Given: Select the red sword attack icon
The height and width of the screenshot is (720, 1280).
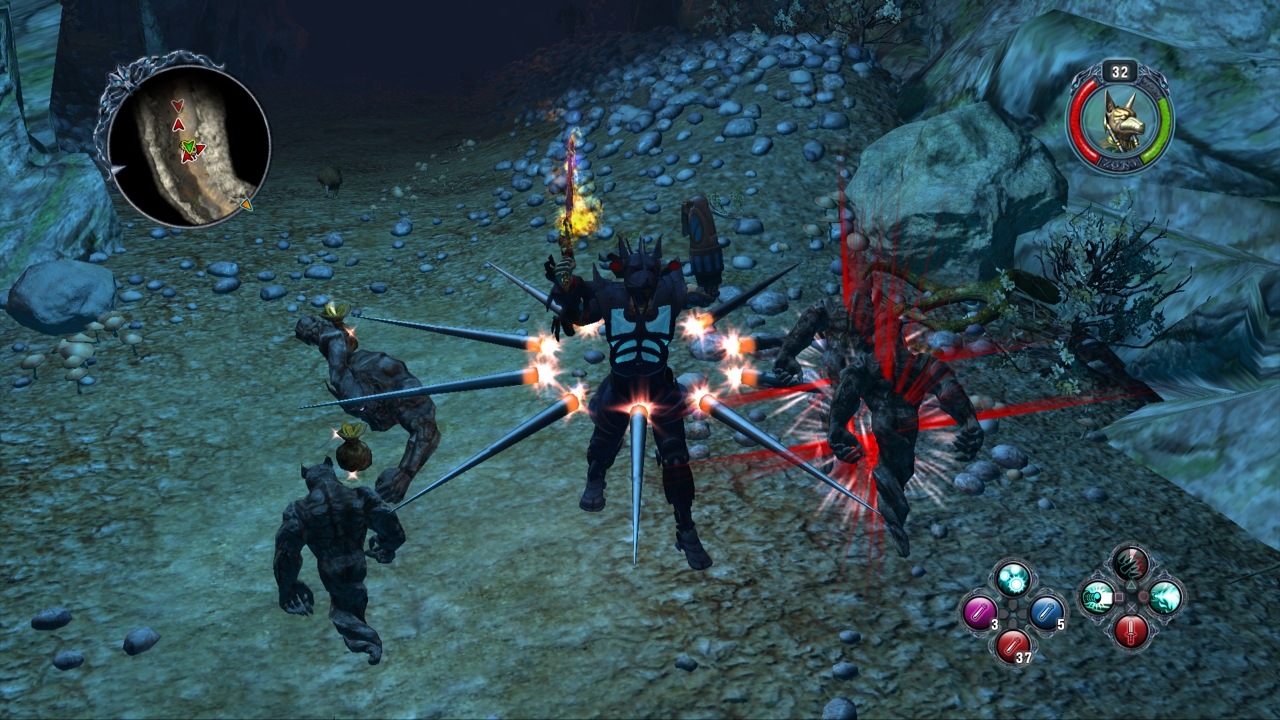Looking at the screenshot, I should coord(1131,631).
